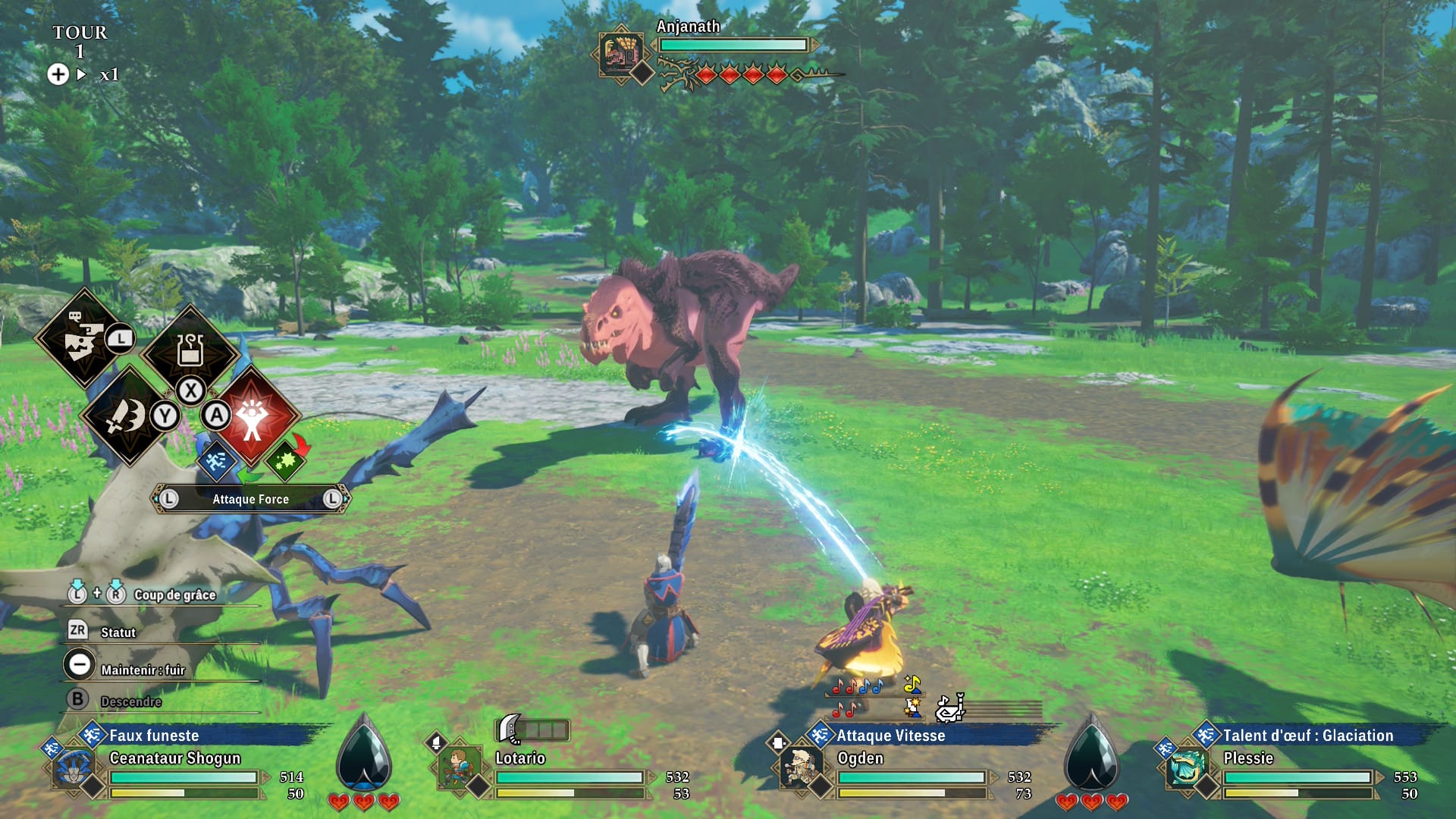Screen dimensions: 1456x819
Task: Open the Statut option
Action: (118, 632)
